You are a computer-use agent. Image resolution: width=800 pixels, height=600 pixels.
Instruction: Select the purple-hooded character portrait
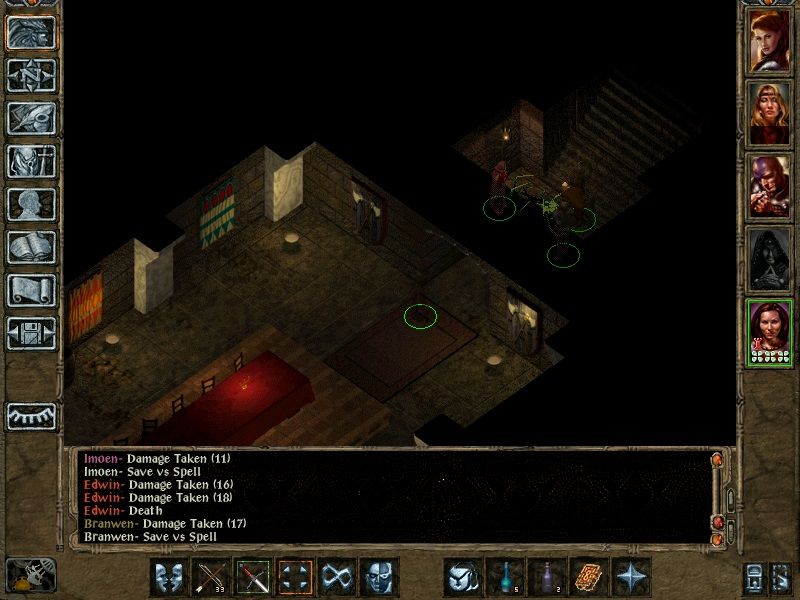(770, 187)
